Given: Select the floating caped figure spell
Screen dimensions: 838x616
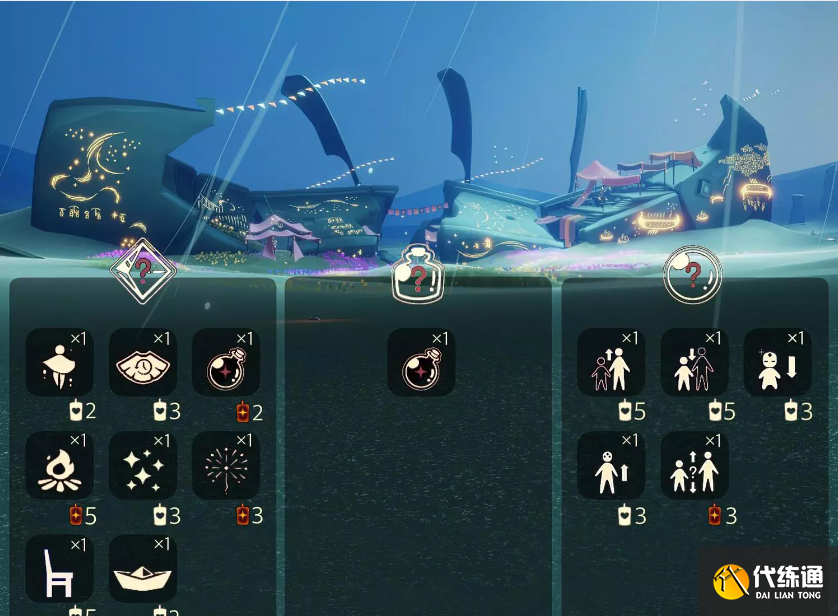Looking at the screenshot, I should (59, 363).
